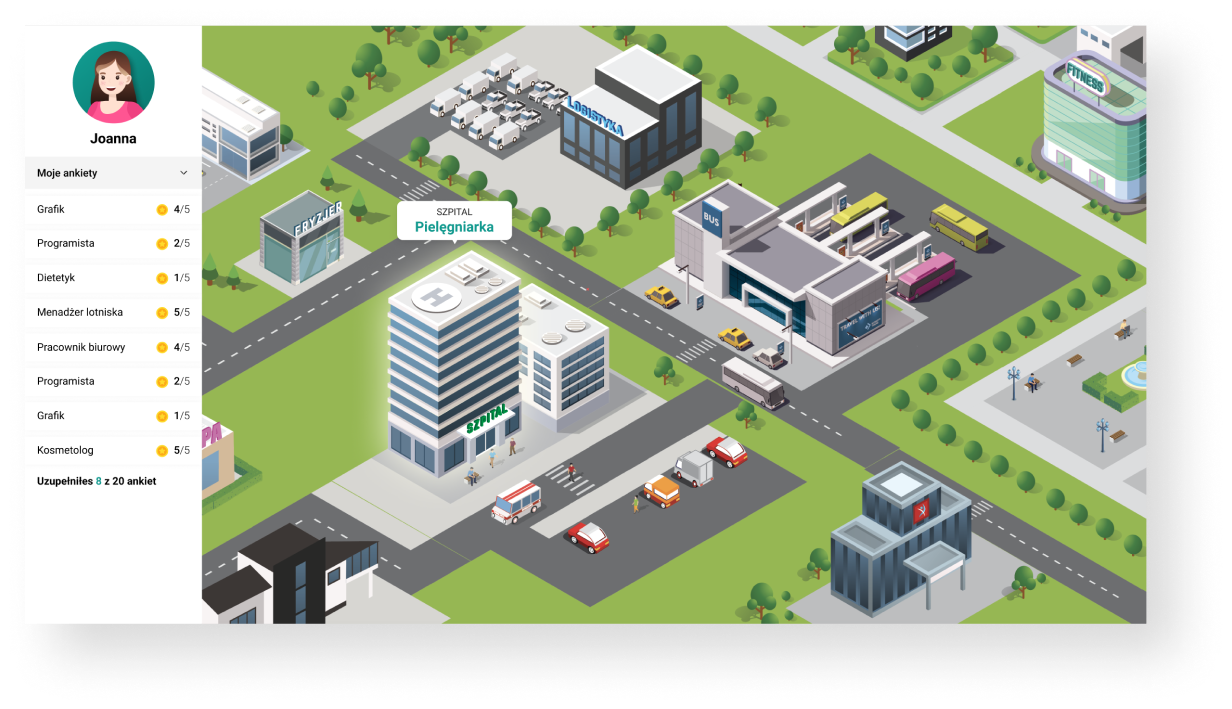Open the Grafik survey scored 1/5
Viewport: 1232px width, 709px height.
(x=113, y=416)
